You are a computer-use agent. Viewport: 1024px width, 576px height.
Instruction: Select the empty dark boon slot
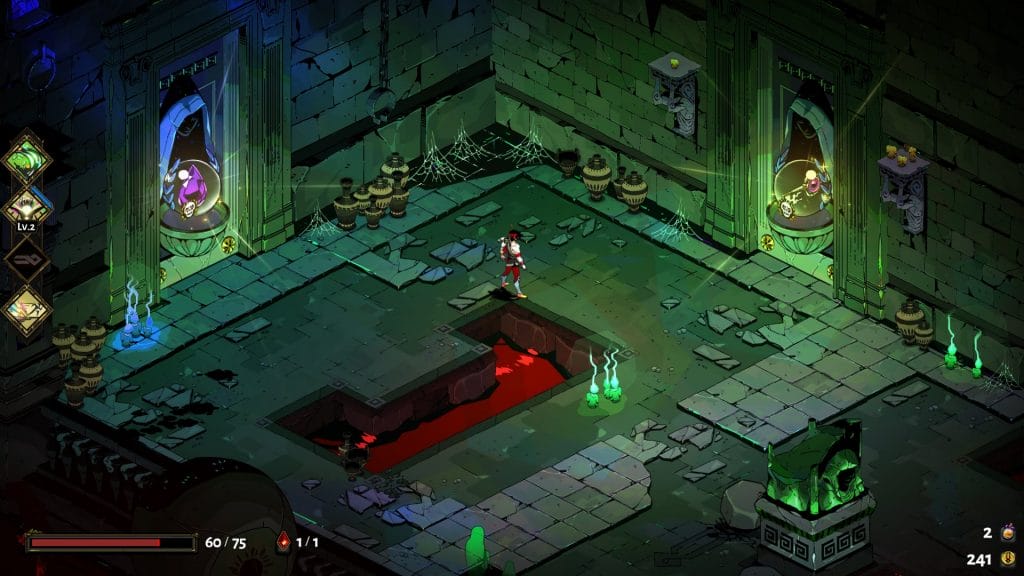(x=27, y=258)
